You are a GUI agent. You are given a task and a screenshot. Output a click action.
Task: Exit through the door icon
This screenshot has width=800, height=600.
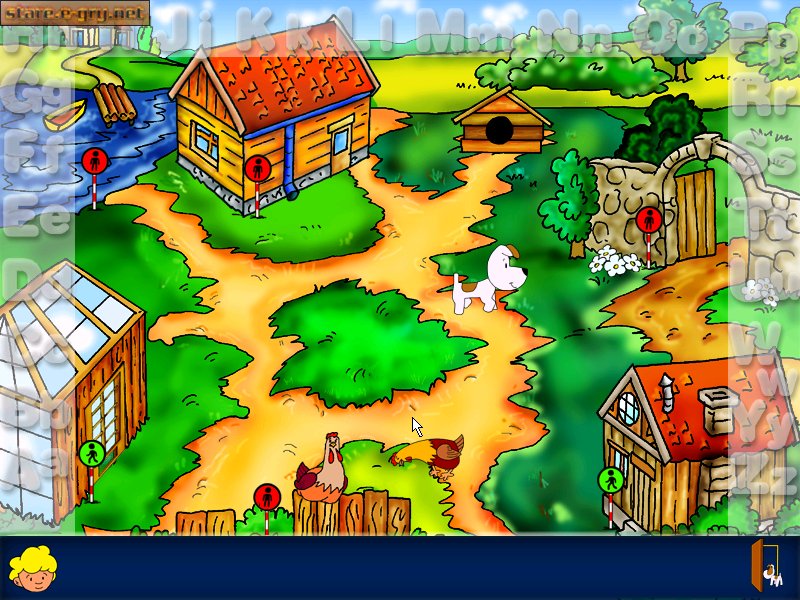click(x=767, y=566)
